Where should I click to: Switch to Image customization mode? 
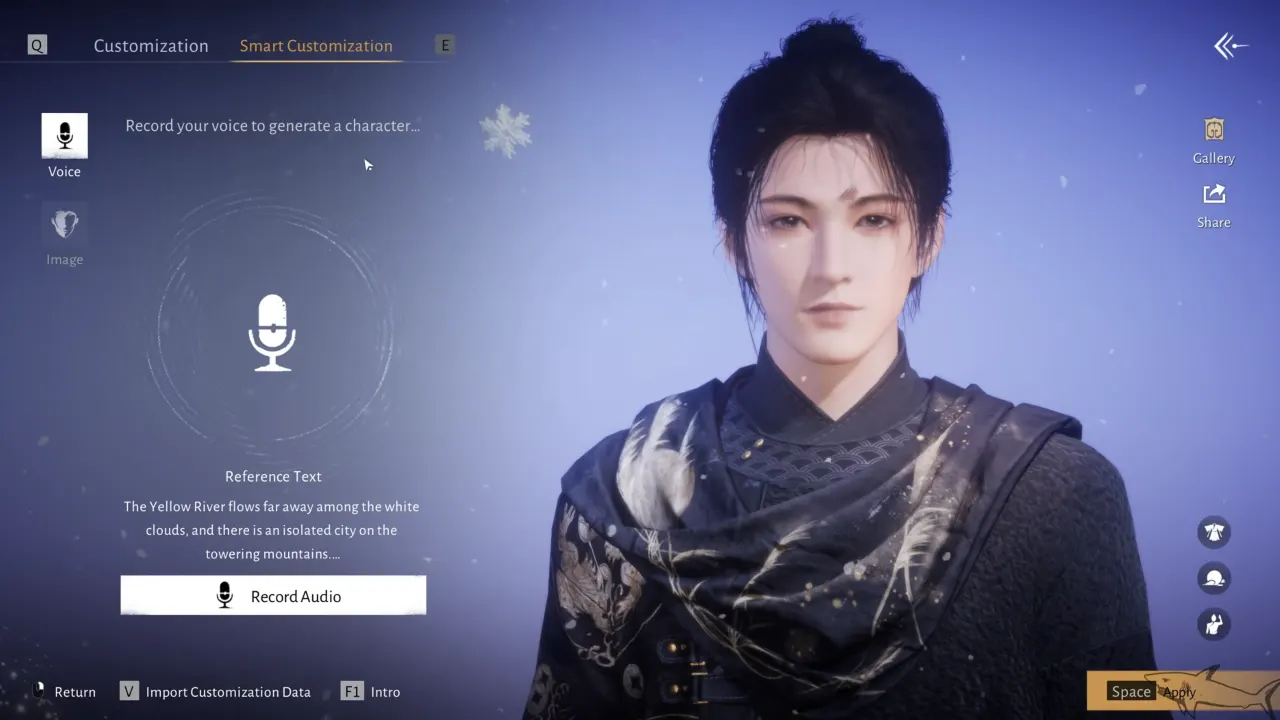(64, 231)
